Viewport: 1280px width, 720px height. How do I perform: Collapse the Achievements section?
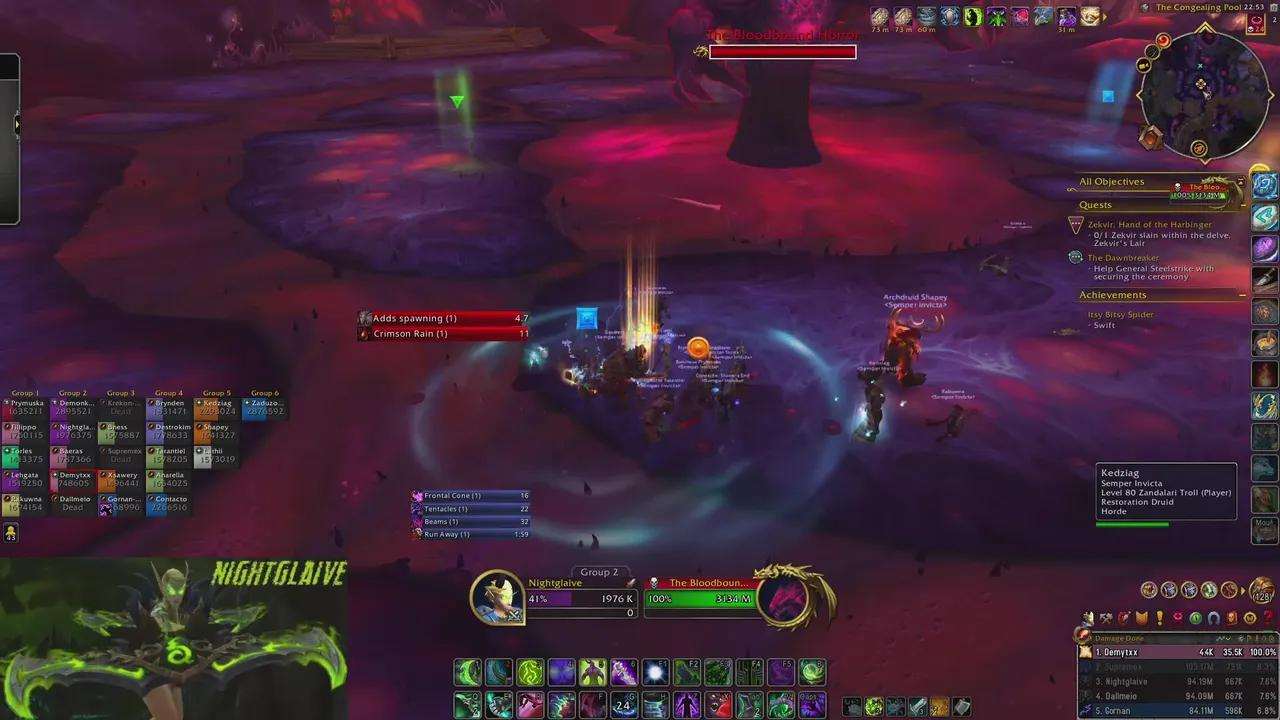(x=1243, y=295)
